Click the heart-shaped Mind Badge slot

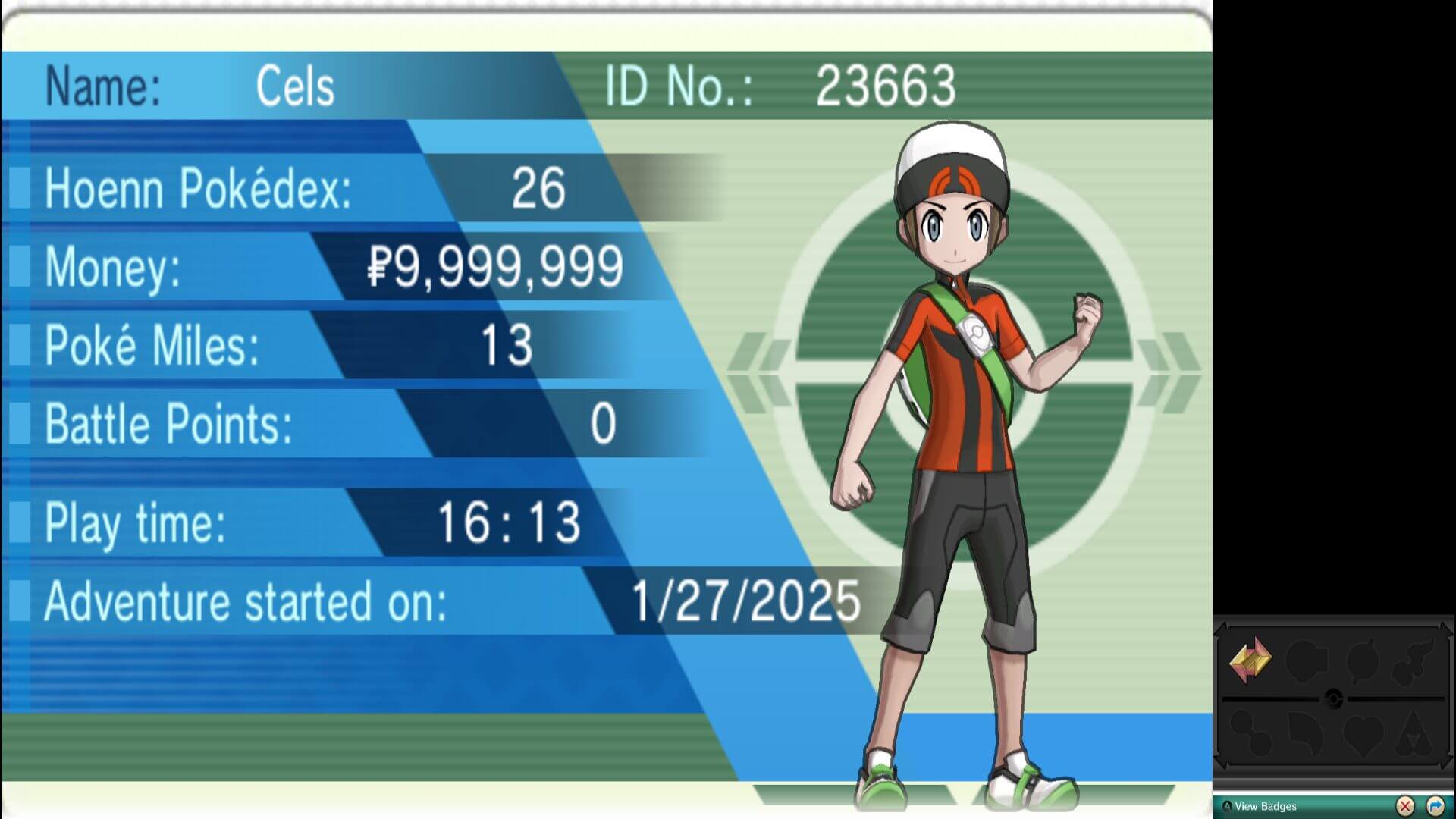pyautogui.click(x=1363, y=733)
